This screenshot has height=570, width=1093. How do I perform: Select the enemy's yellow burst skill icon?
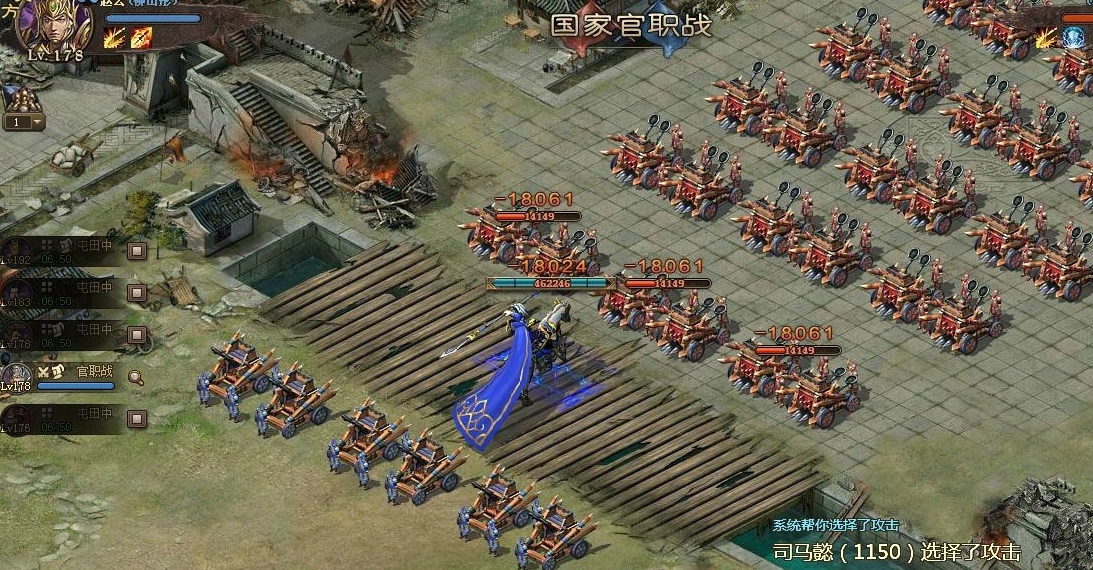click(x=1046, y=39)
